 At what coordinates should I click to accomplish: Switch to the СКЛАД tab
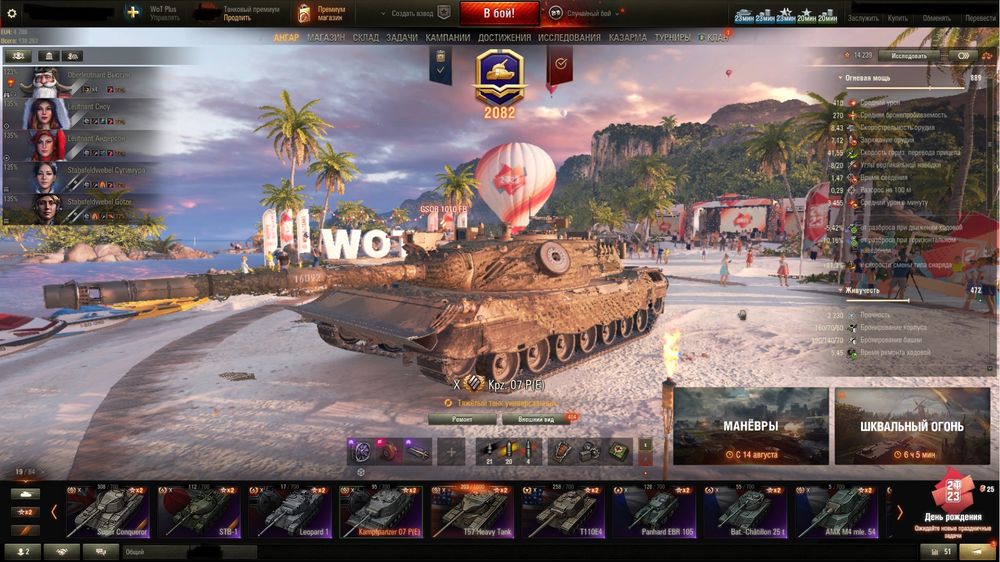pos(366,38)
